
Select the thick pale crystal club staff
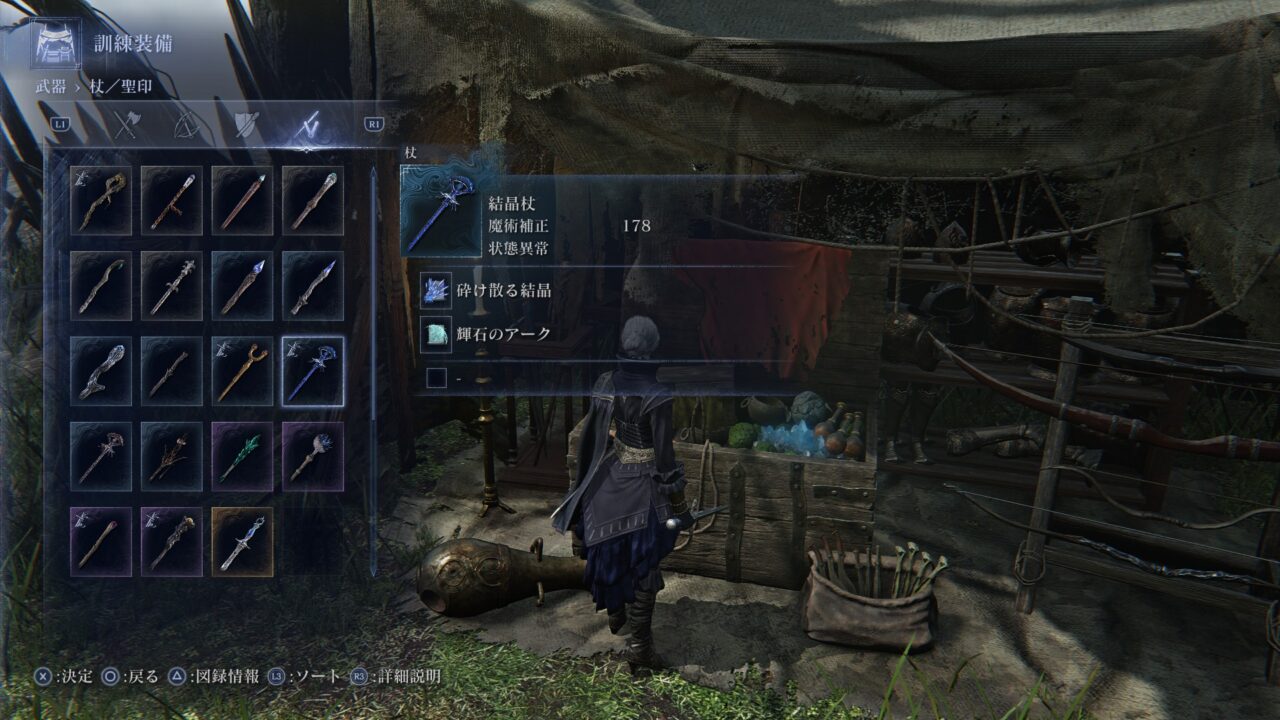pos(101,371)
